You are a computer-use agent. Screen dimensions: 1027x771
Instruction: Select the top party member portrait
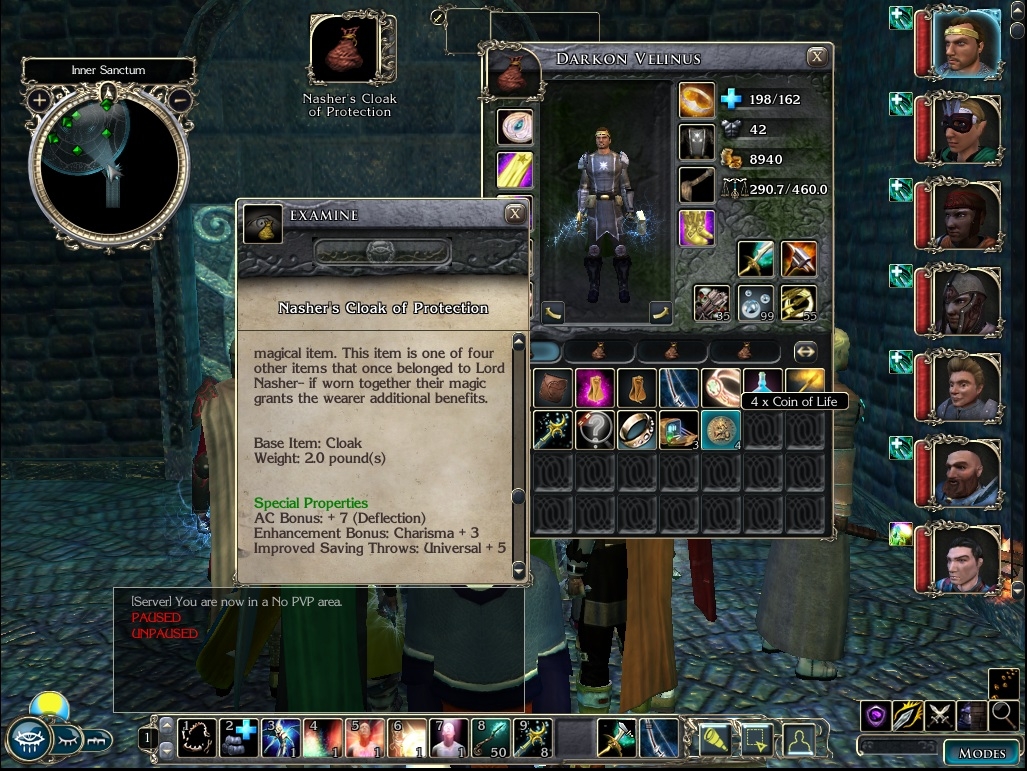967,44
